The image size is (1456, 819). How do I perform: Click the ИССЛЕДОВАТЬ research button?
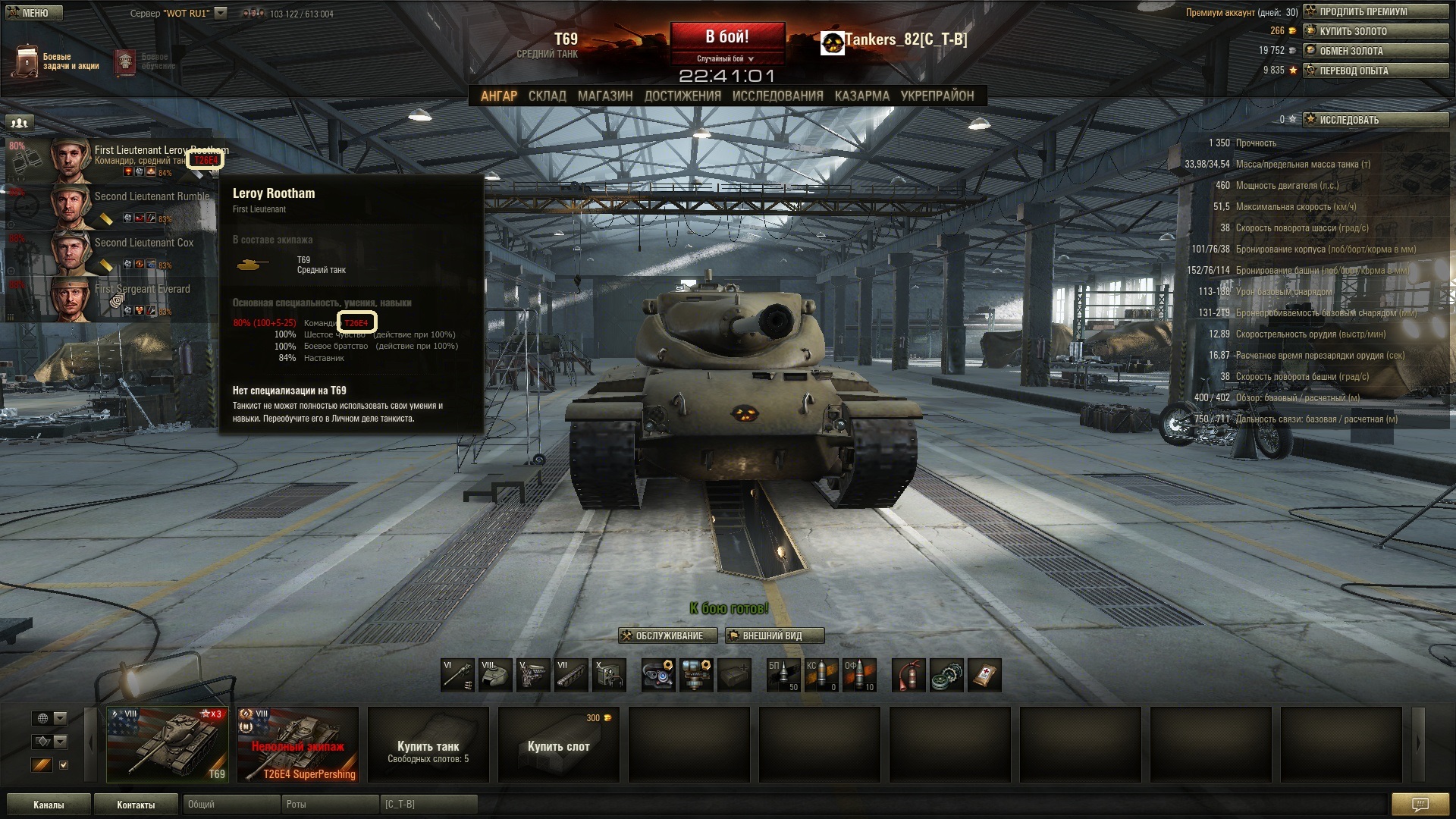(x=1376, y=120)
